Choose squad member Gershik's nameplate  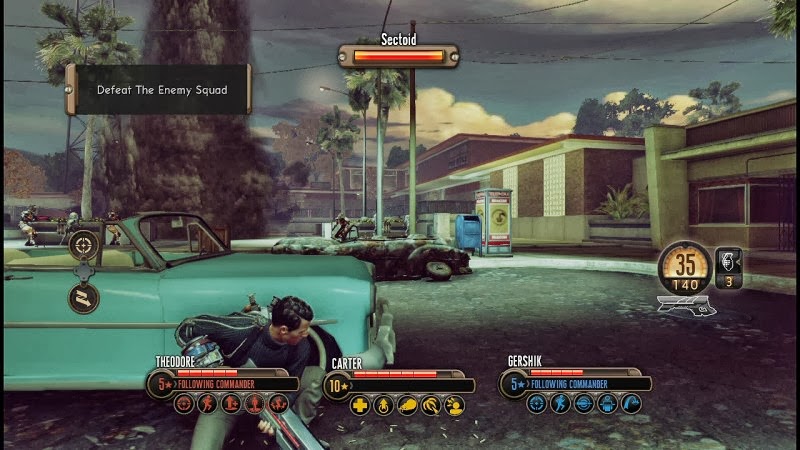(x=528, y=361)
